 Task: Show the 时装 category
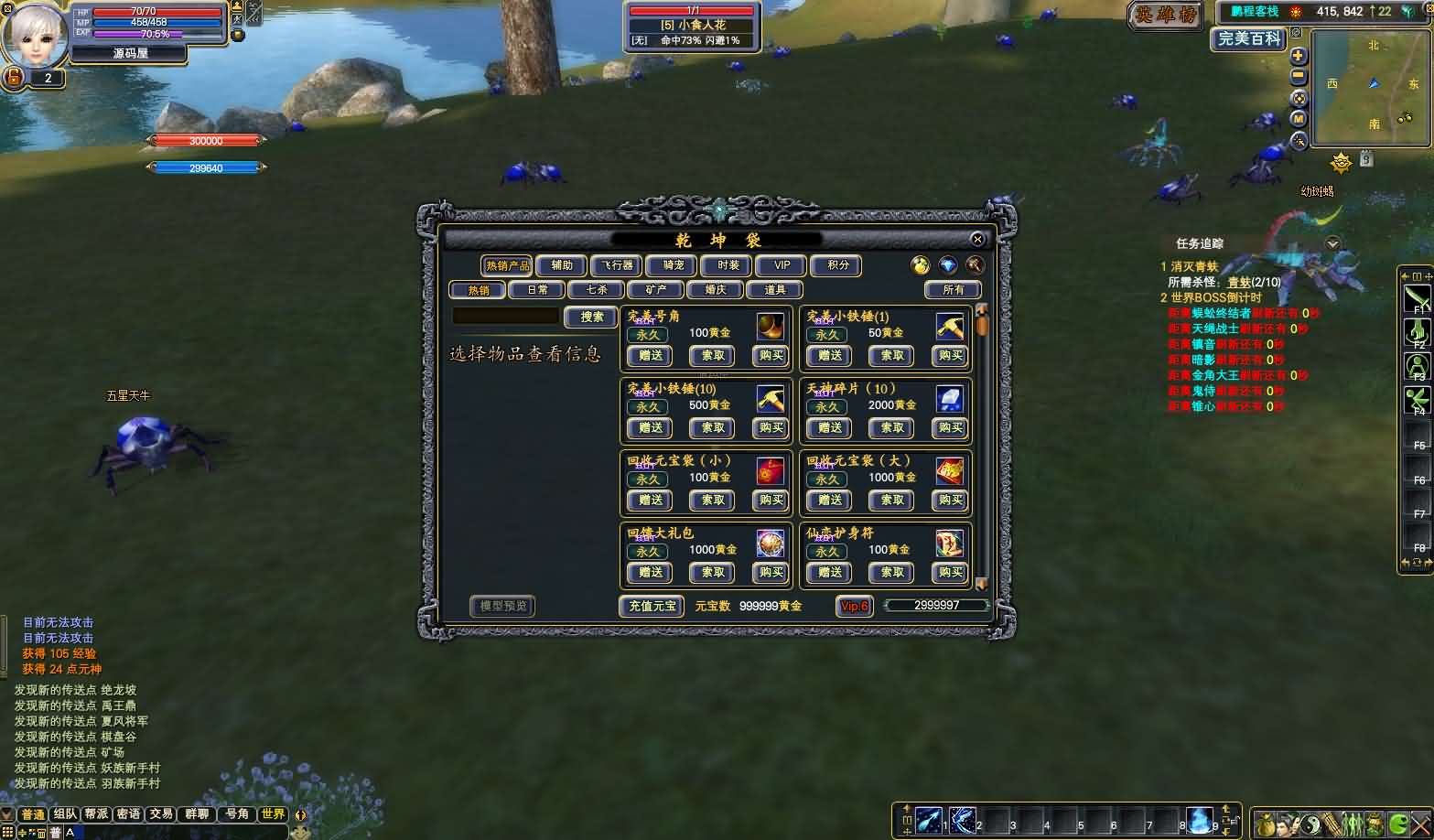point(728,265)
